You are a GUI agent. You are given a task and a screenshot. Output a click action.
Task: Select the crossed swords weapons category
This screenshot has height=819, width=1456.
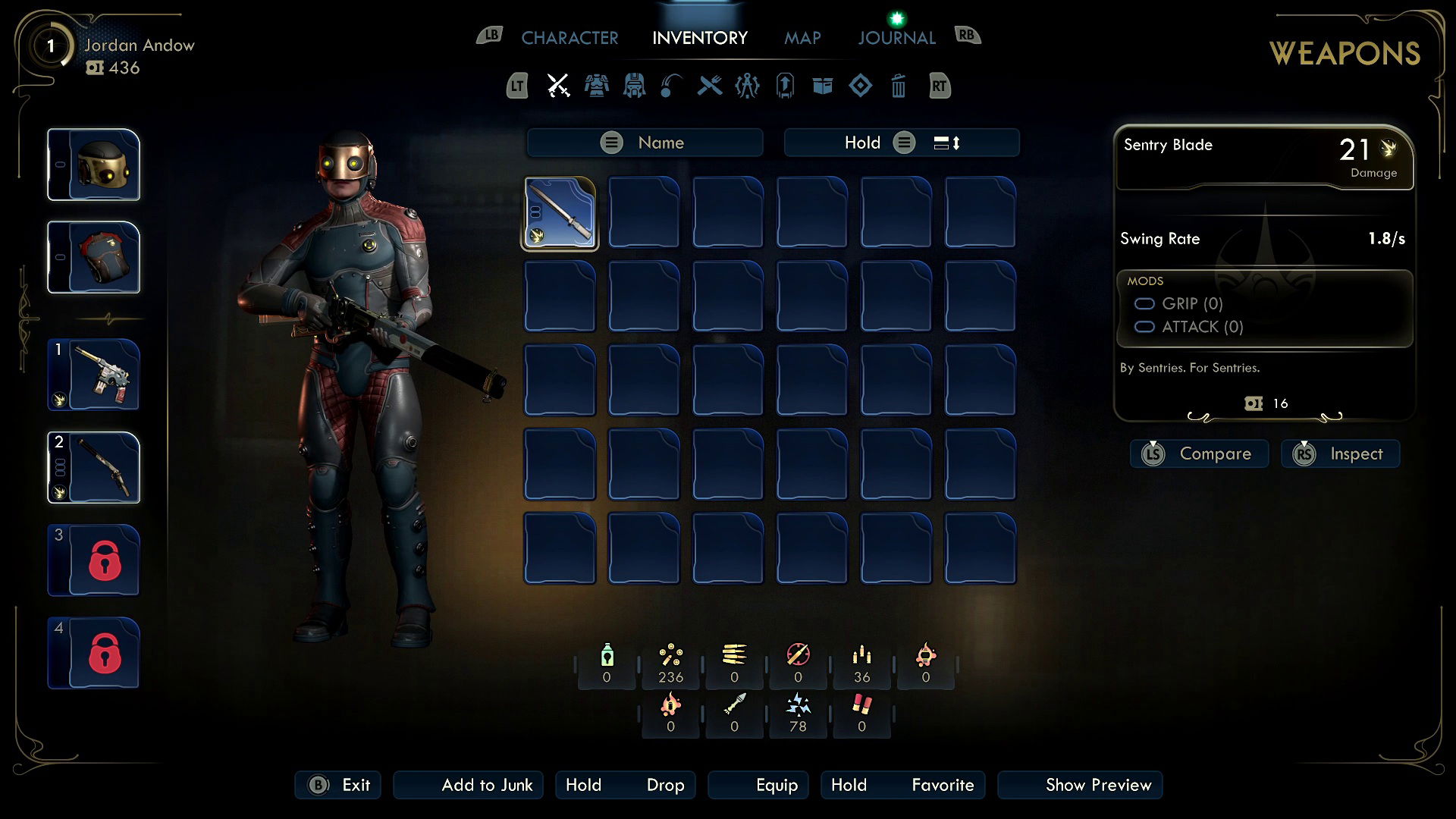[x=558, y=86]
